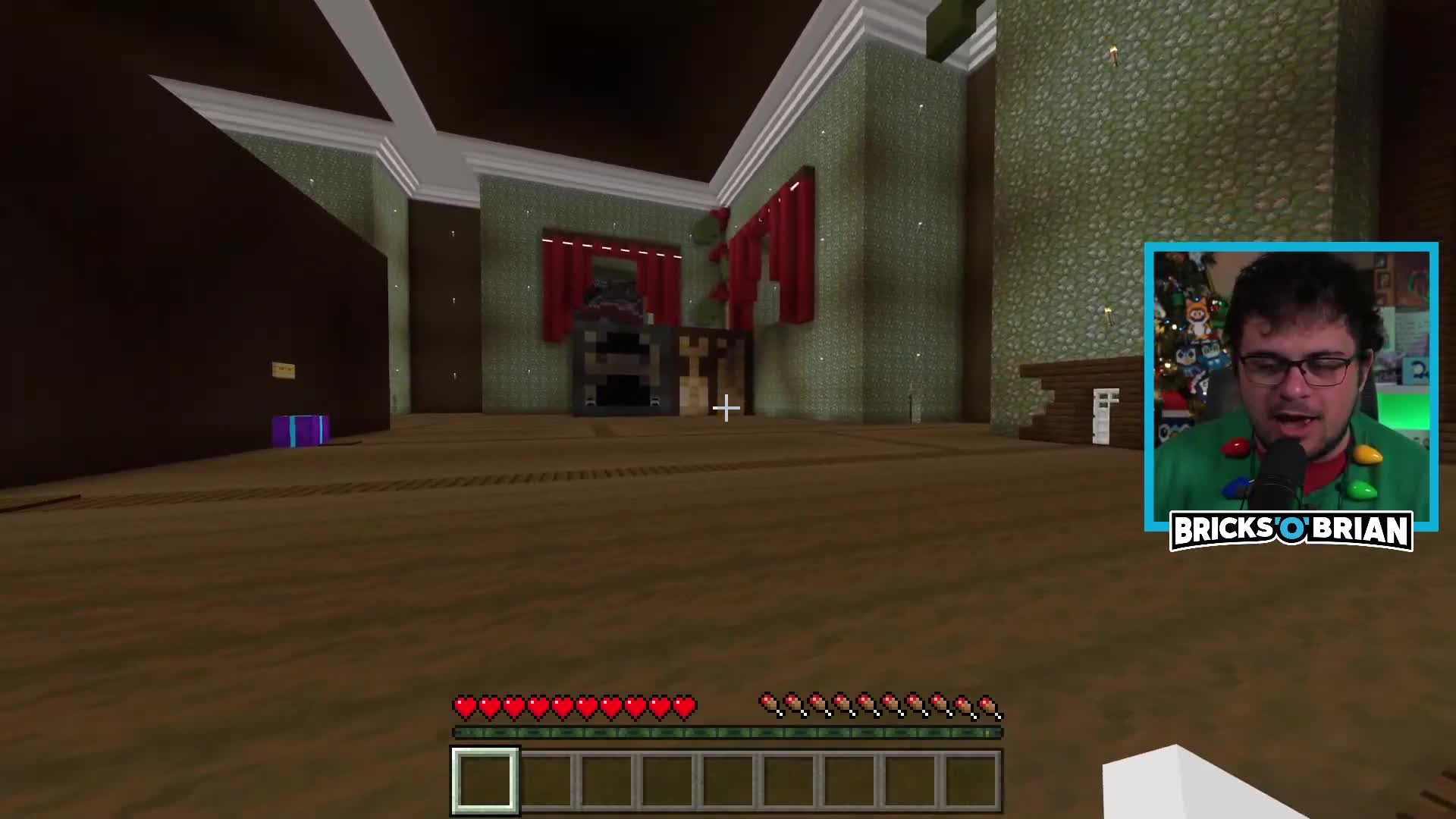Viewport: 1456px width, 819px height.
Task: Click the green experience bar
Action: click(x=726, y=732)
